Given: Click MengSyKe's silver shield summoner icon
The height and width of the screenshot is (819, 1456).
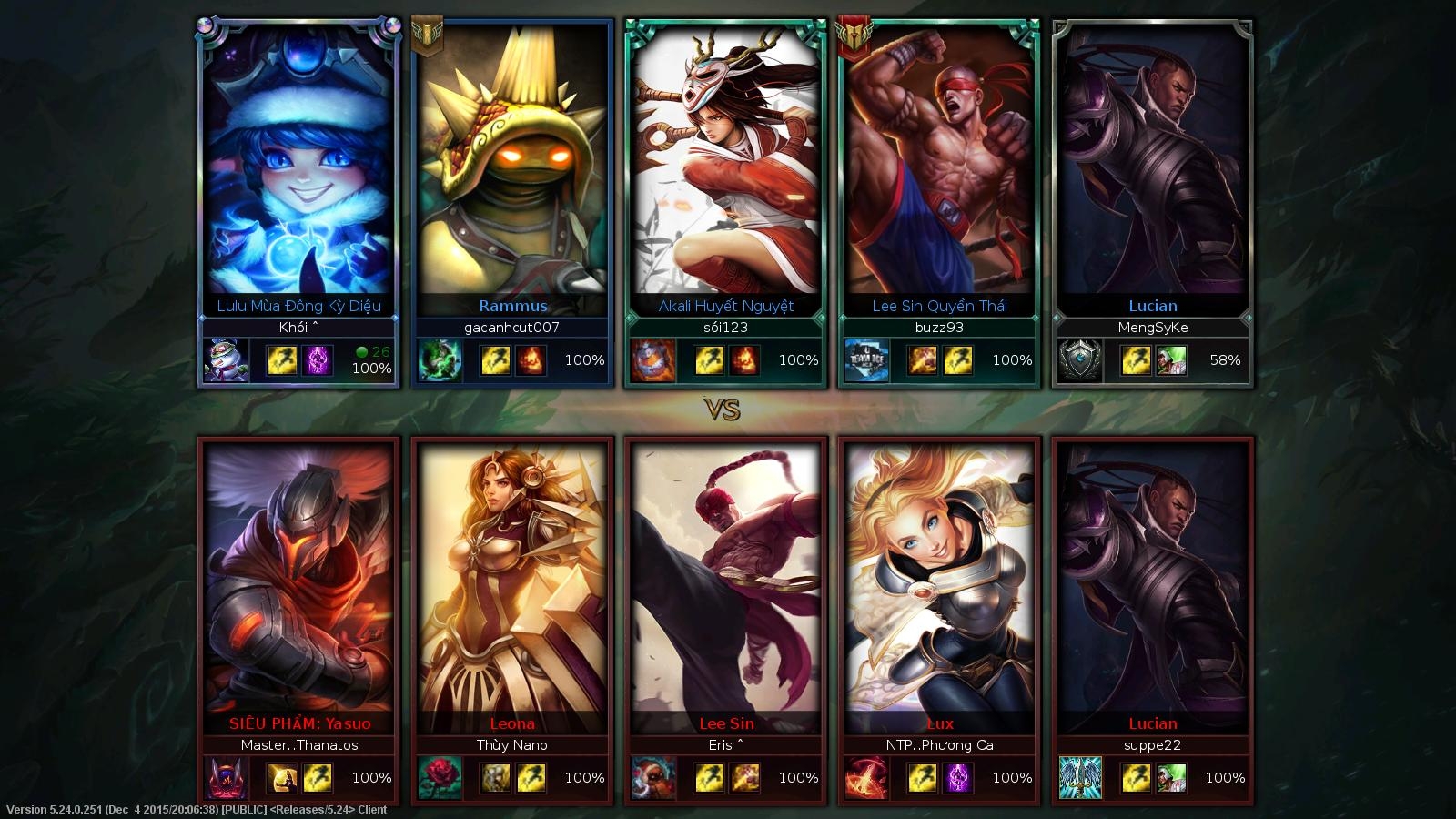Looking at the screenshot, I should point(1081,360).
